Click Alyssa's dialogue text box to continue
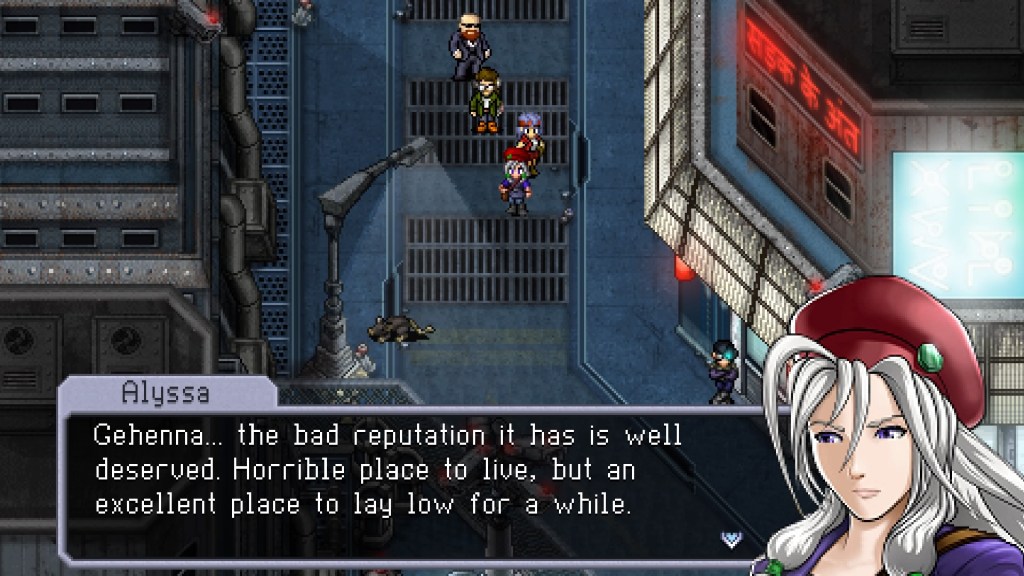Viewport: 1024px width, 576px height. (400, 470)
